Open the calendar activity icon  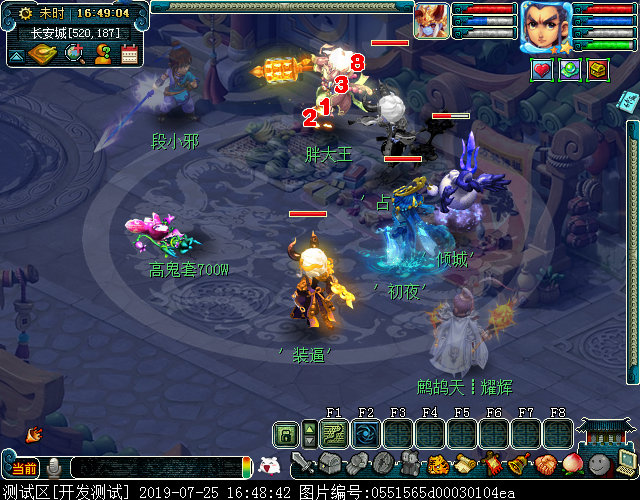(129, 54)
